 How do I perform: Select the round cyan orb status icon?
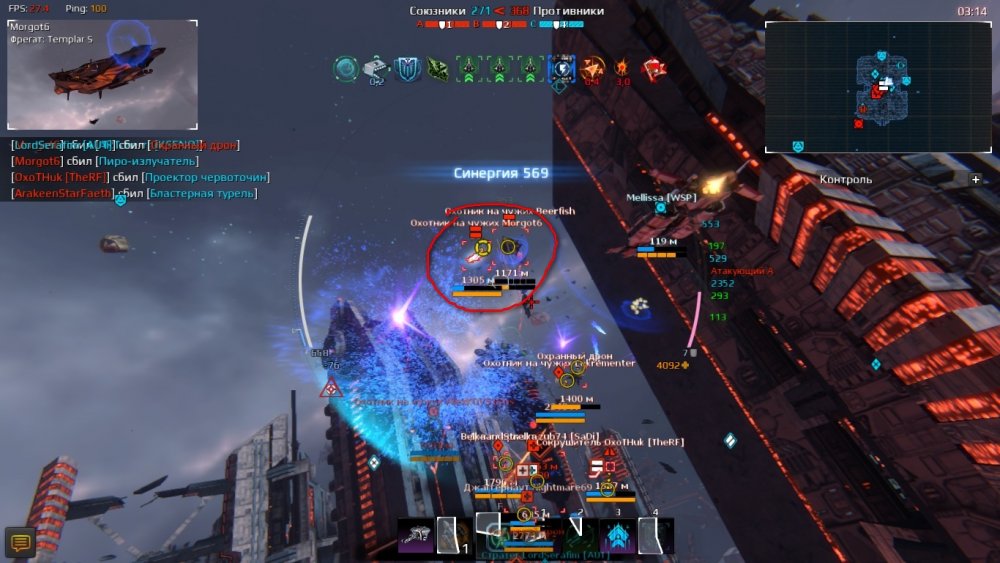point(346,69)
